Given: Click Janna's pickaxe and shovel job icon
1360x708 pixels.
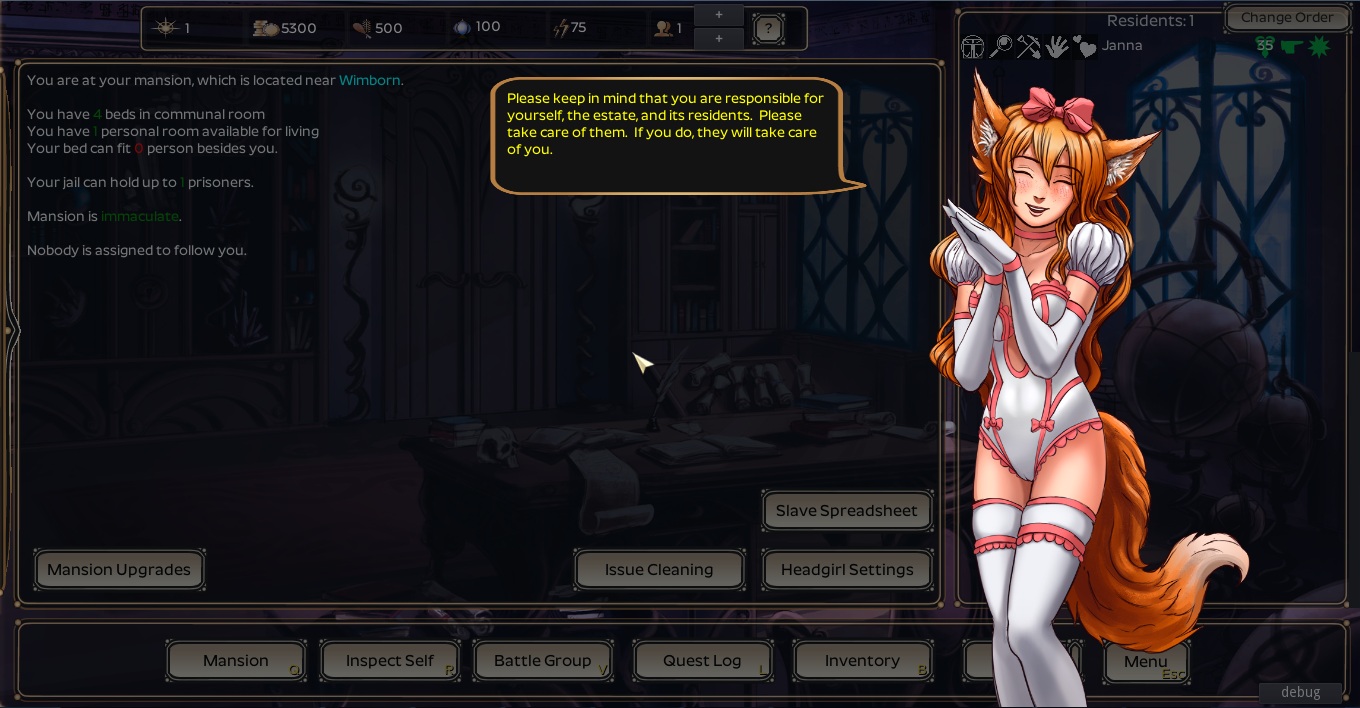Looking at the screenshot, I should point(1028,46).
